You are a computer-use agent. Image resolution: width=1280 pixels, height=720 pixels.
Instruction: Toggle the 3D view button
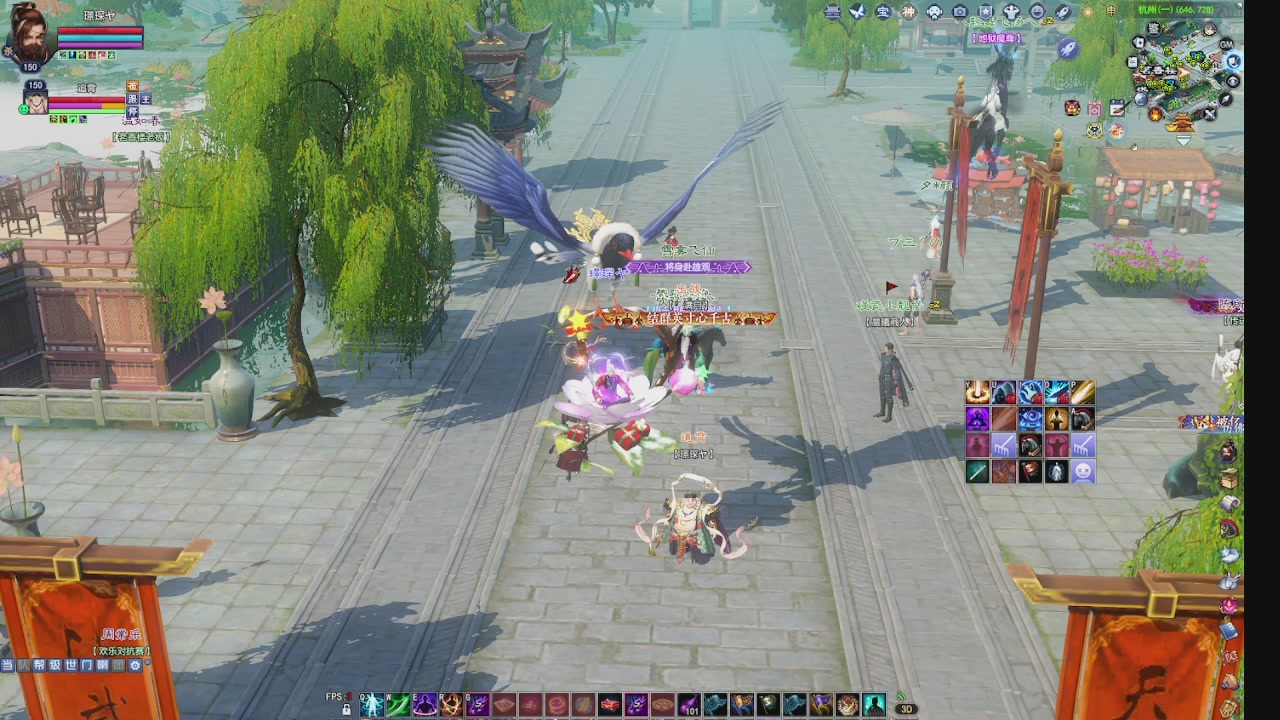coord(905,709)
